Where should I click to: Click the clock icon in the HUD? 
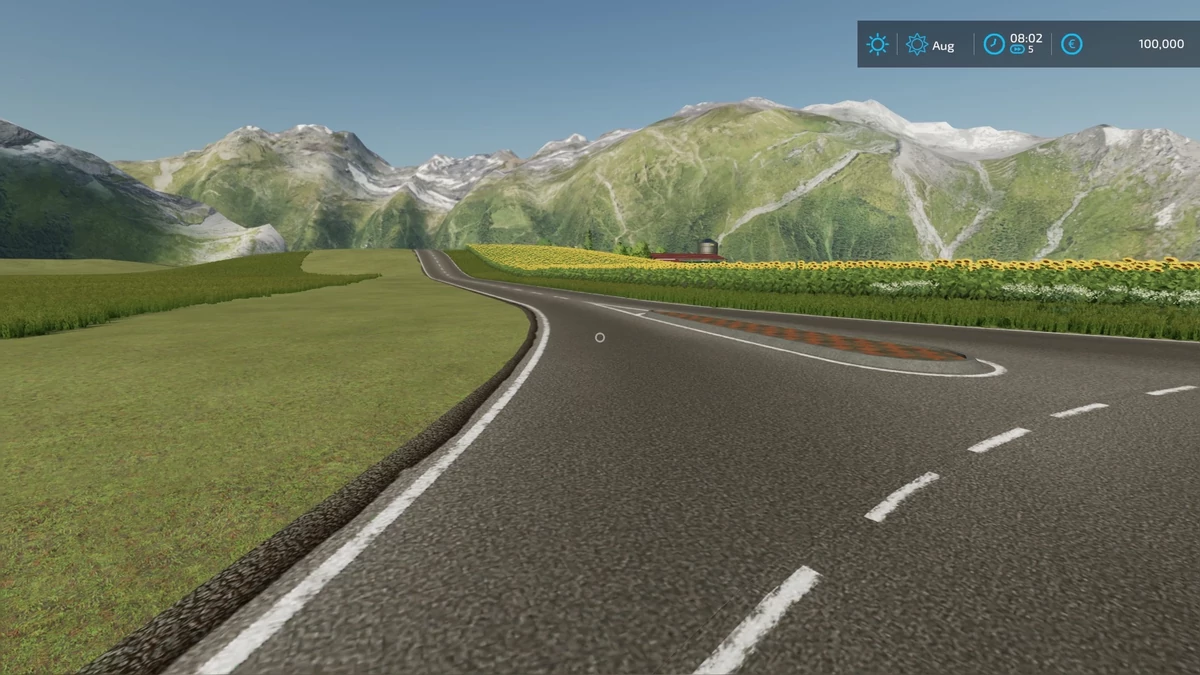pyautogui.click(x=994, y=44)
